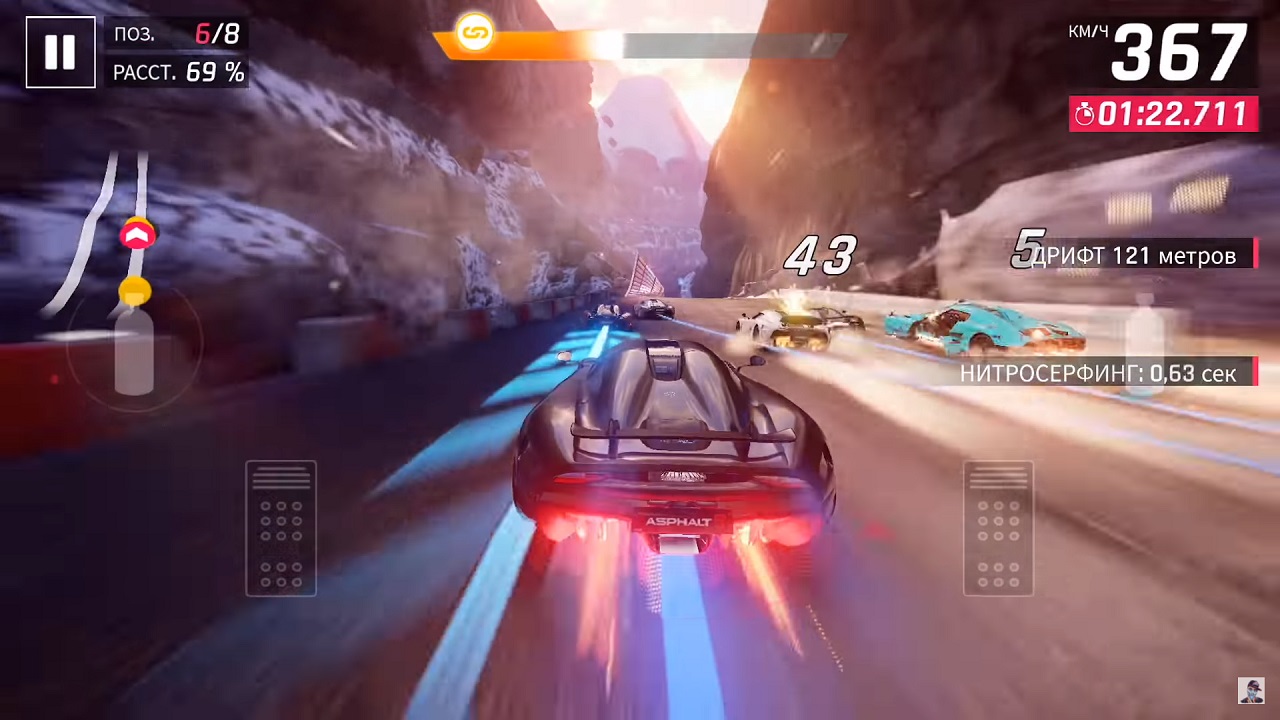1280x720 pixels.
Task: Click the channel avatar watermark
Action: tap(1251, 690)
